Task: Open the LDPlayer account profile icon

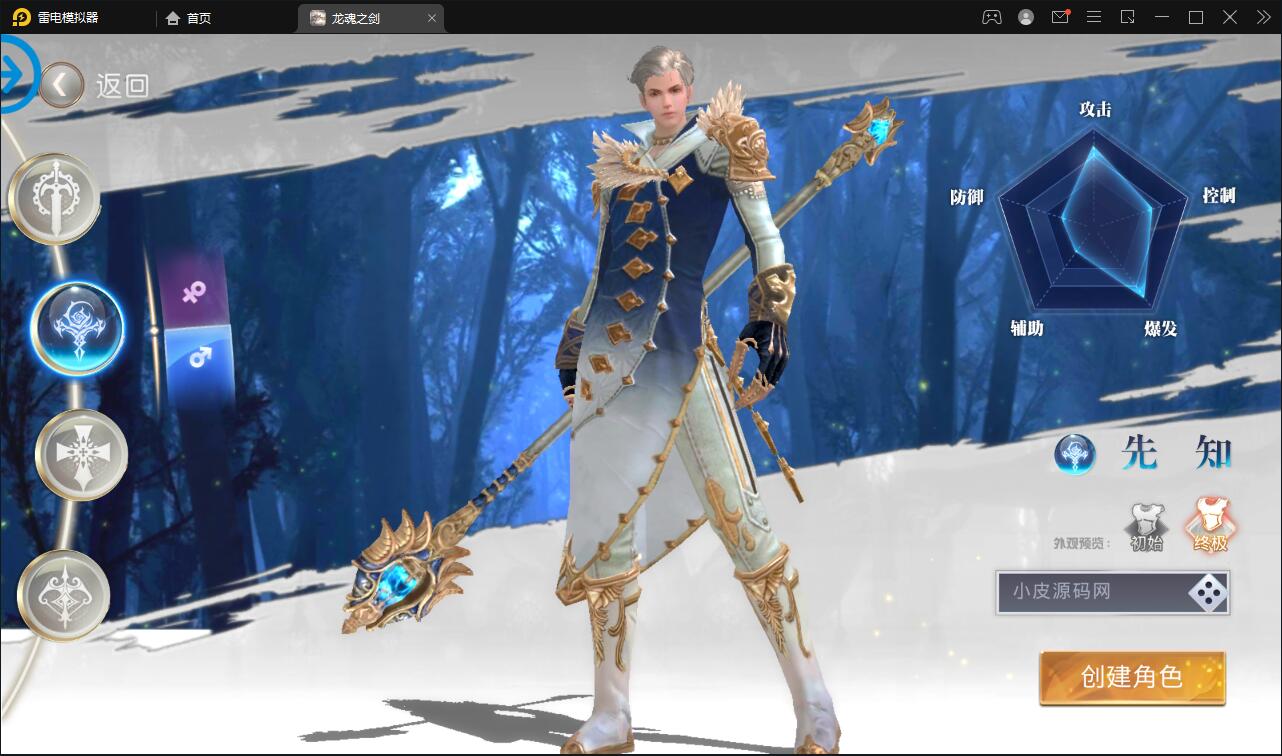Action: (x=1025, y=17)
